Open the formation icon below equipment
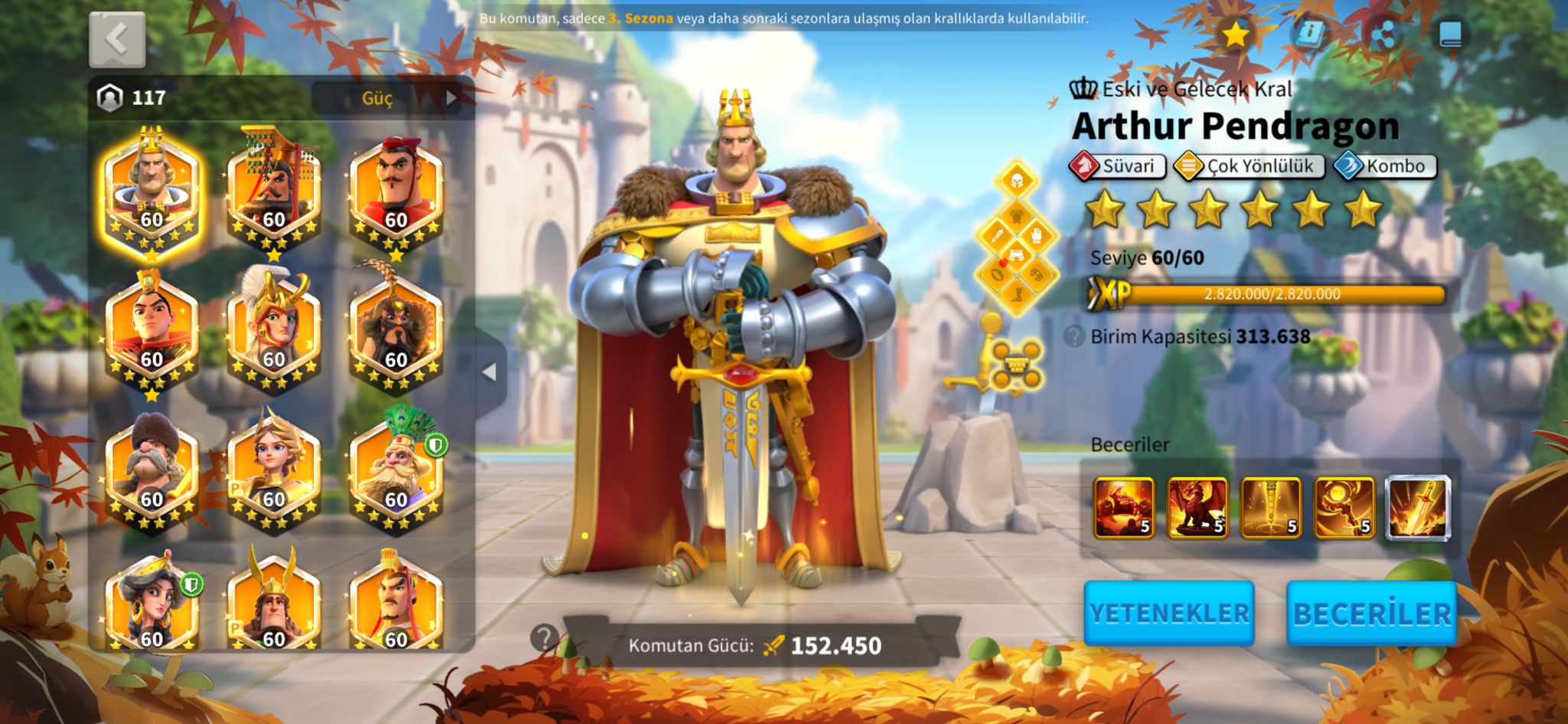 click(x=1016, y=365)
